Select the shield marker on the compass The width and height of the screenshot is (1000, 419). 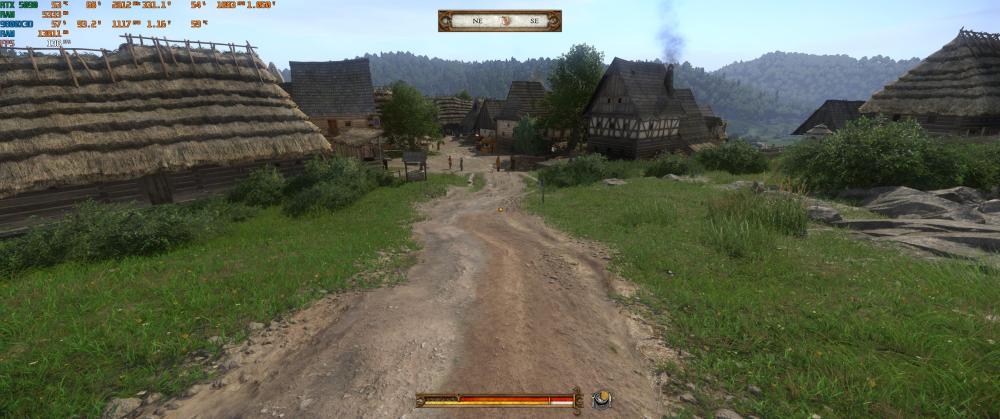coord(507,21)
